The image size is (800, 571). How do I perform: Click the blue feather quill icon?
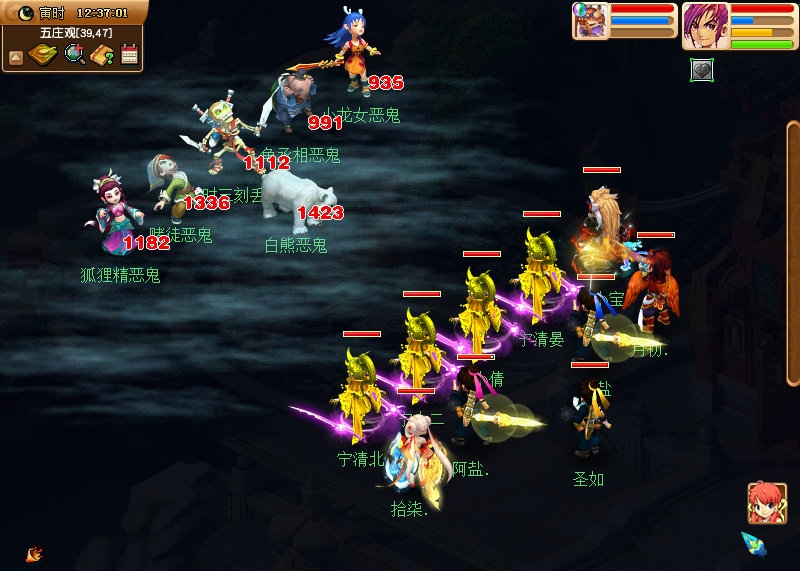click(x=754, y=545)
